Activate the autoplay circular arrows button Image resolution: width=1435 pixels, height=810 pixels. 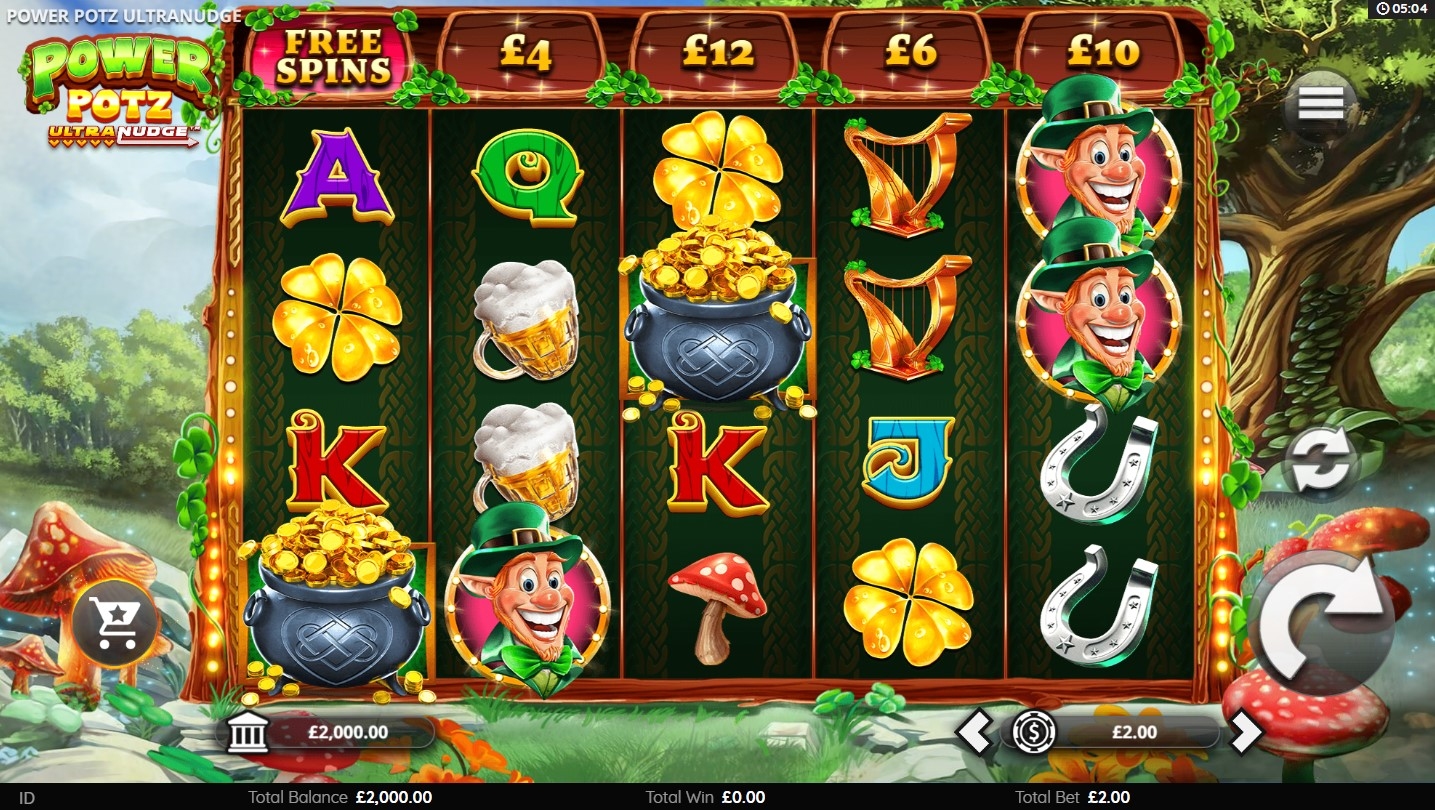tap(1321, 463)
